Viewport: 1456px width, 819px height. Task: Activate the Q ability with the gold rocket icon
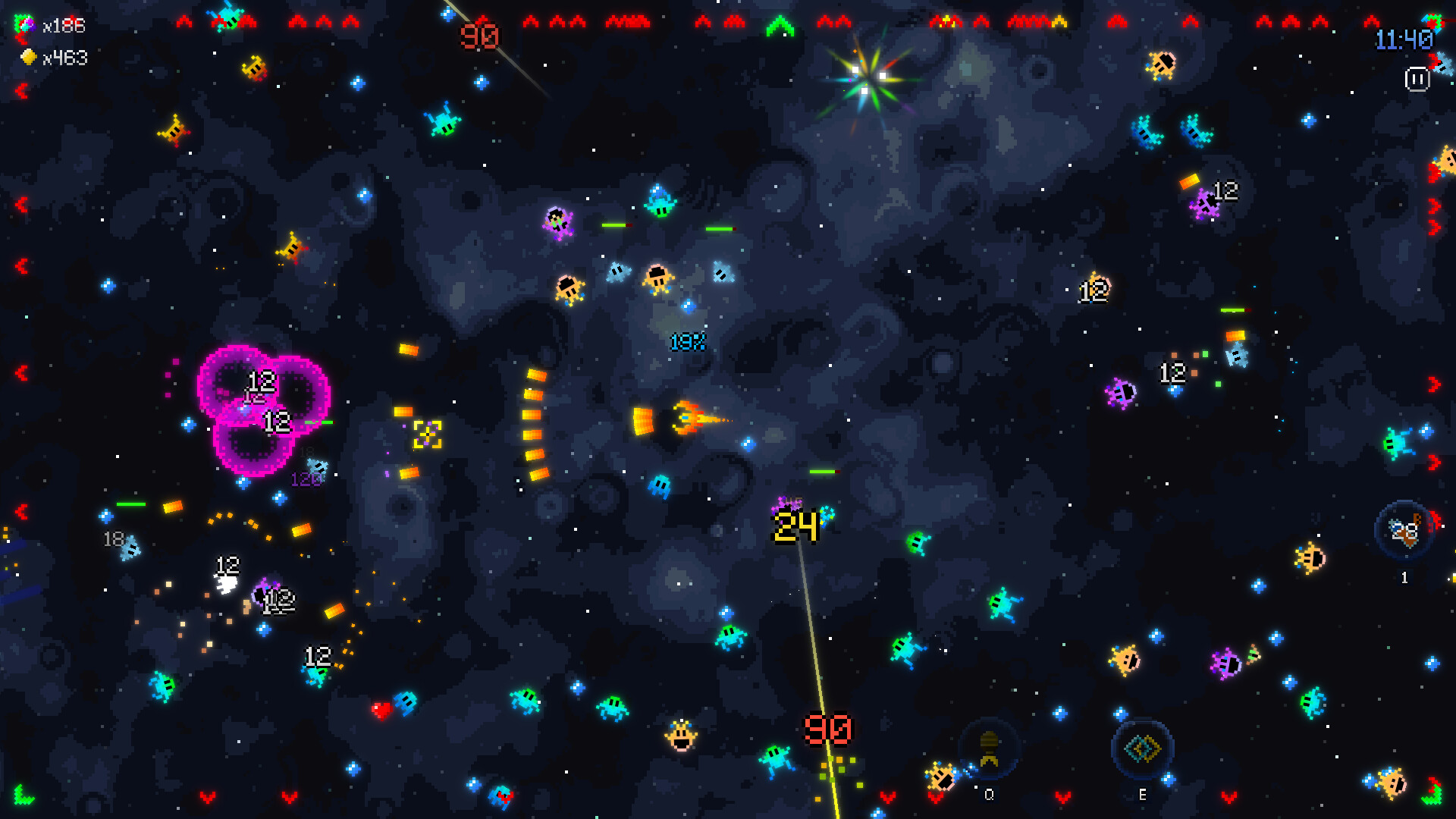coord(988,751)
